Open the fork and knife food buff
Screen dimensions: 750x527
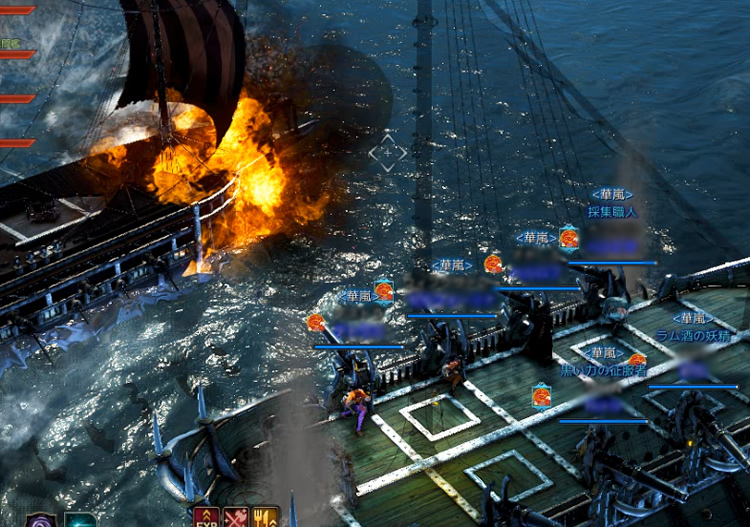[x=266, y=518]
